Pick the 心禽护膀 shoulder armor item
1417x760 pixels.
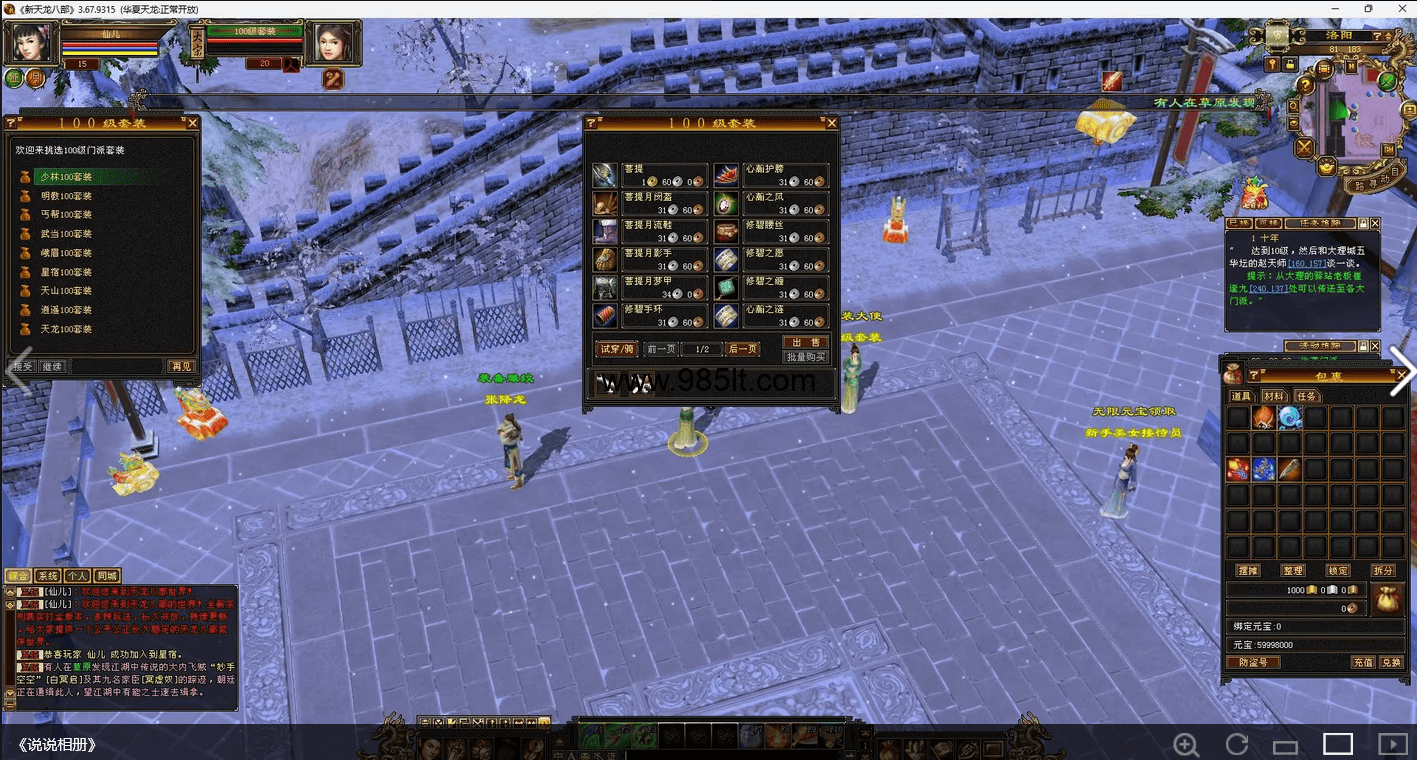coord(771,176)
